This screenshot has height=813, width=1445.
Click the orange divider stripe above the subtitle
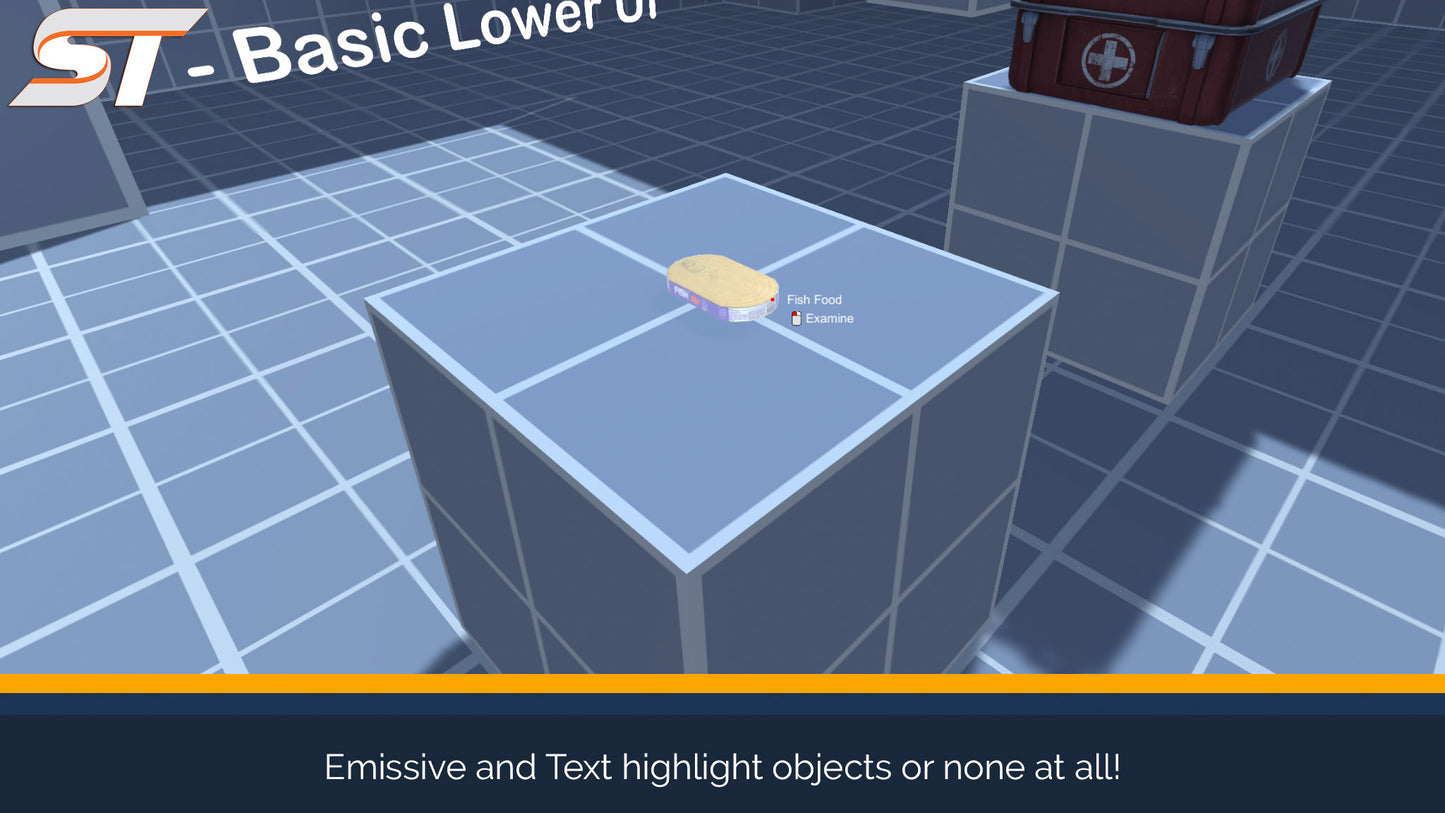(x=722, y=682)
